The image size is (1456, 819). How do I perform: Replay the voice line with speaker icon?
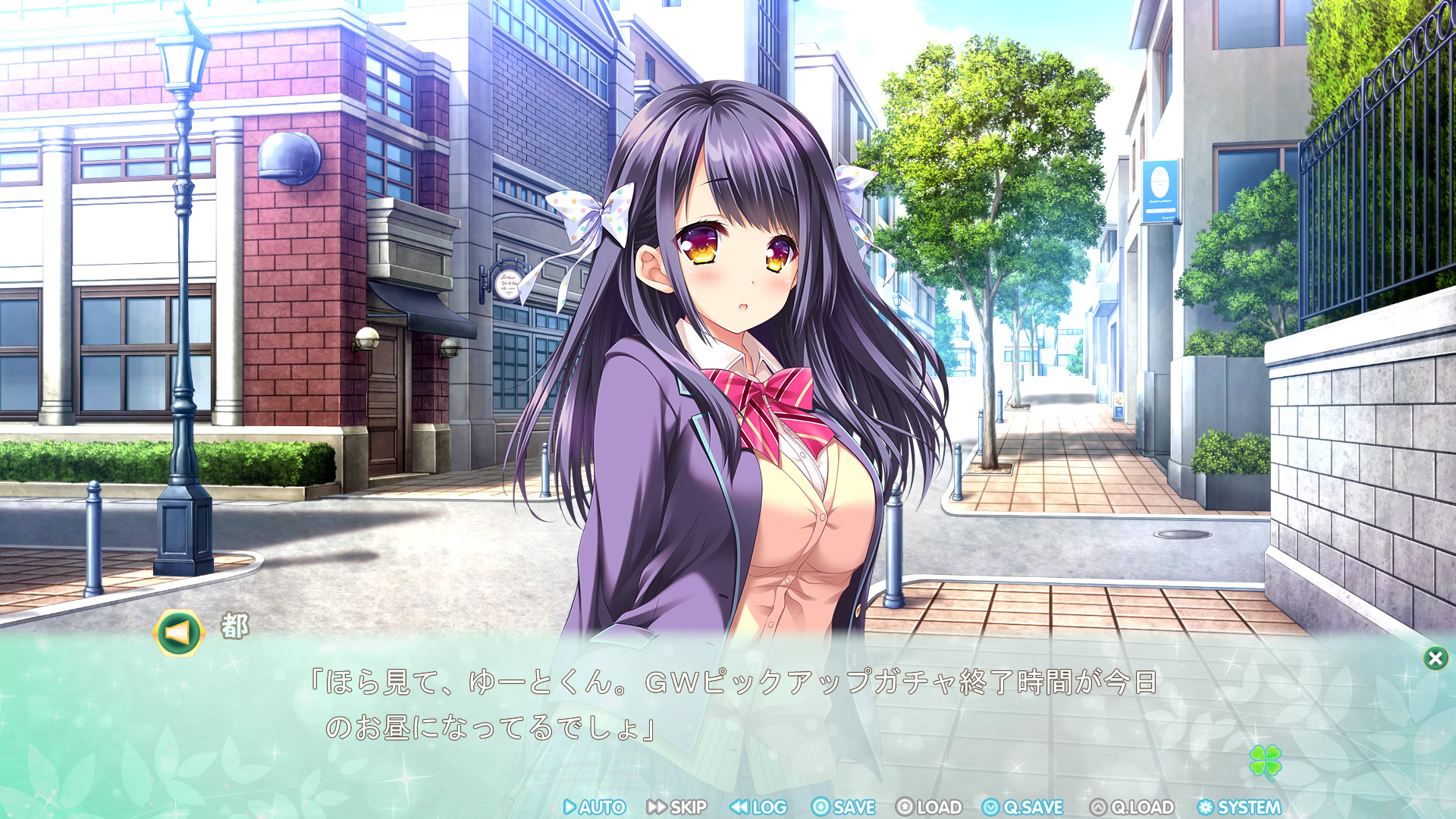178,632
